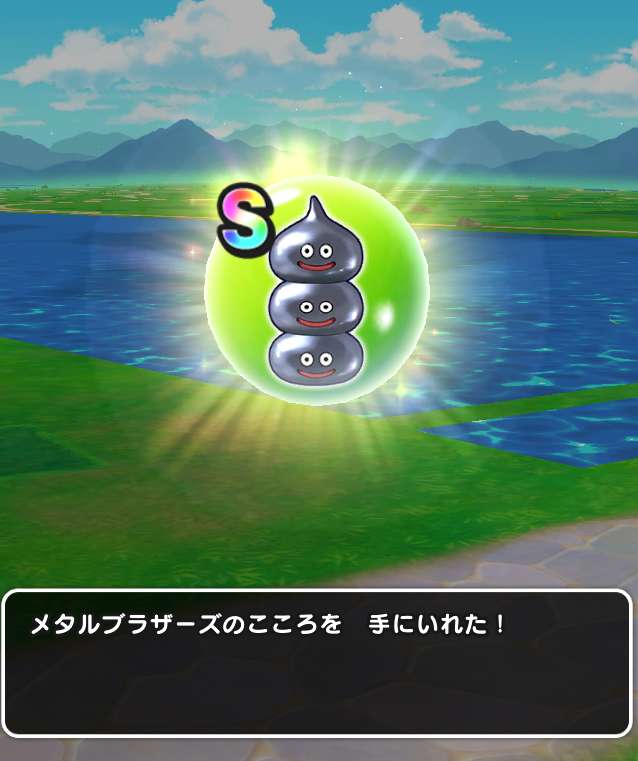The height and width of the screenshot is (761, 638).
Task: Advance the Metal Brothers heart message box
Action: click(x=318, y=663)
